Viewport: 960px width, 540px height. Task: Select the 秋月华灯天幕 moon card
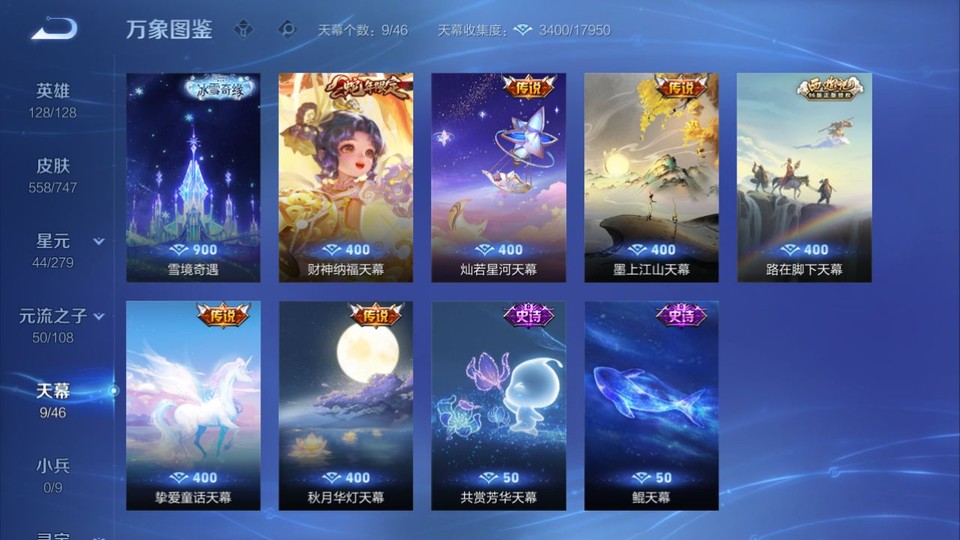click(345, 405)
